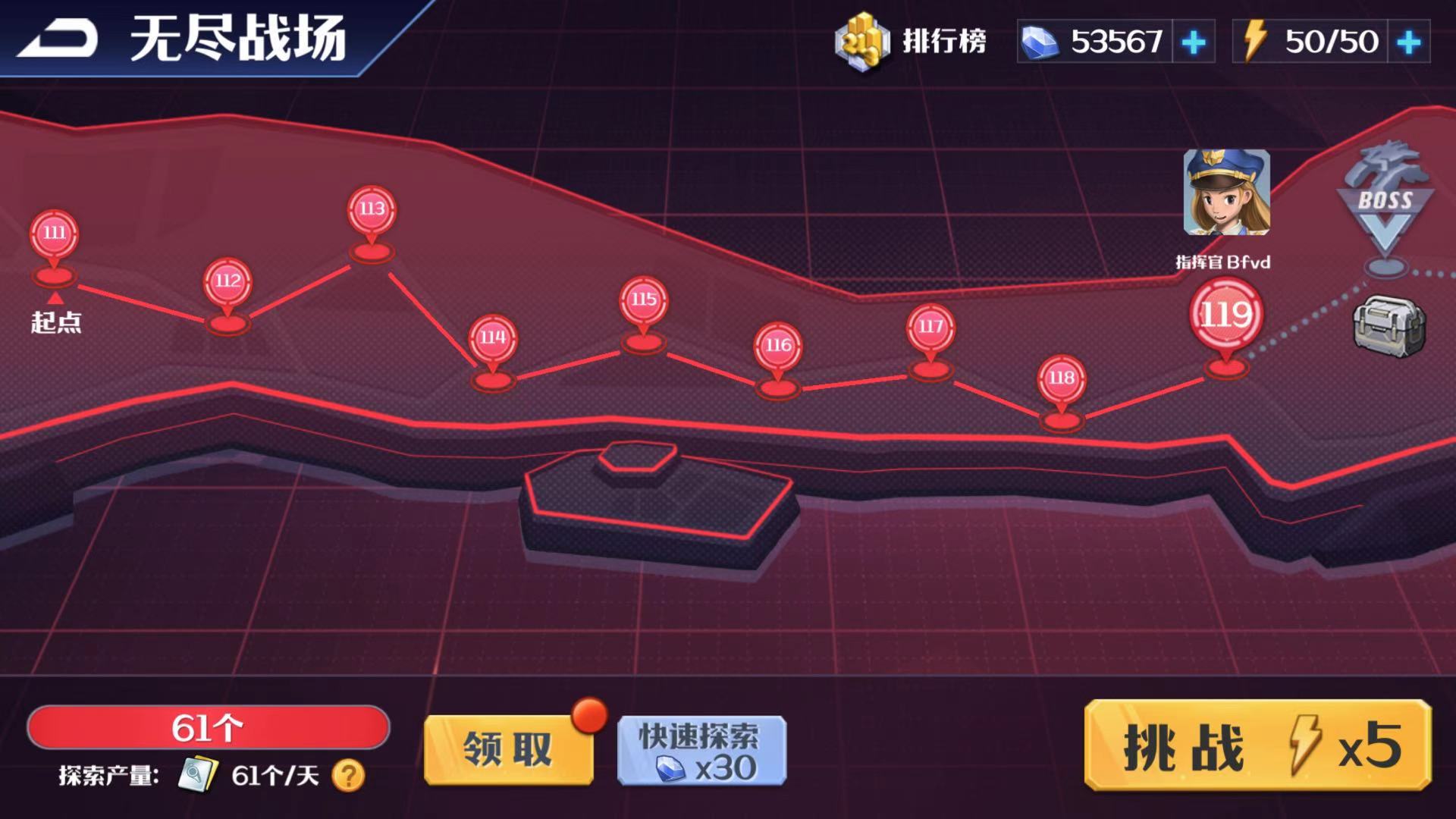Select stage node 118 on the route
The image size is (1456, 819).
point(1060,377)
